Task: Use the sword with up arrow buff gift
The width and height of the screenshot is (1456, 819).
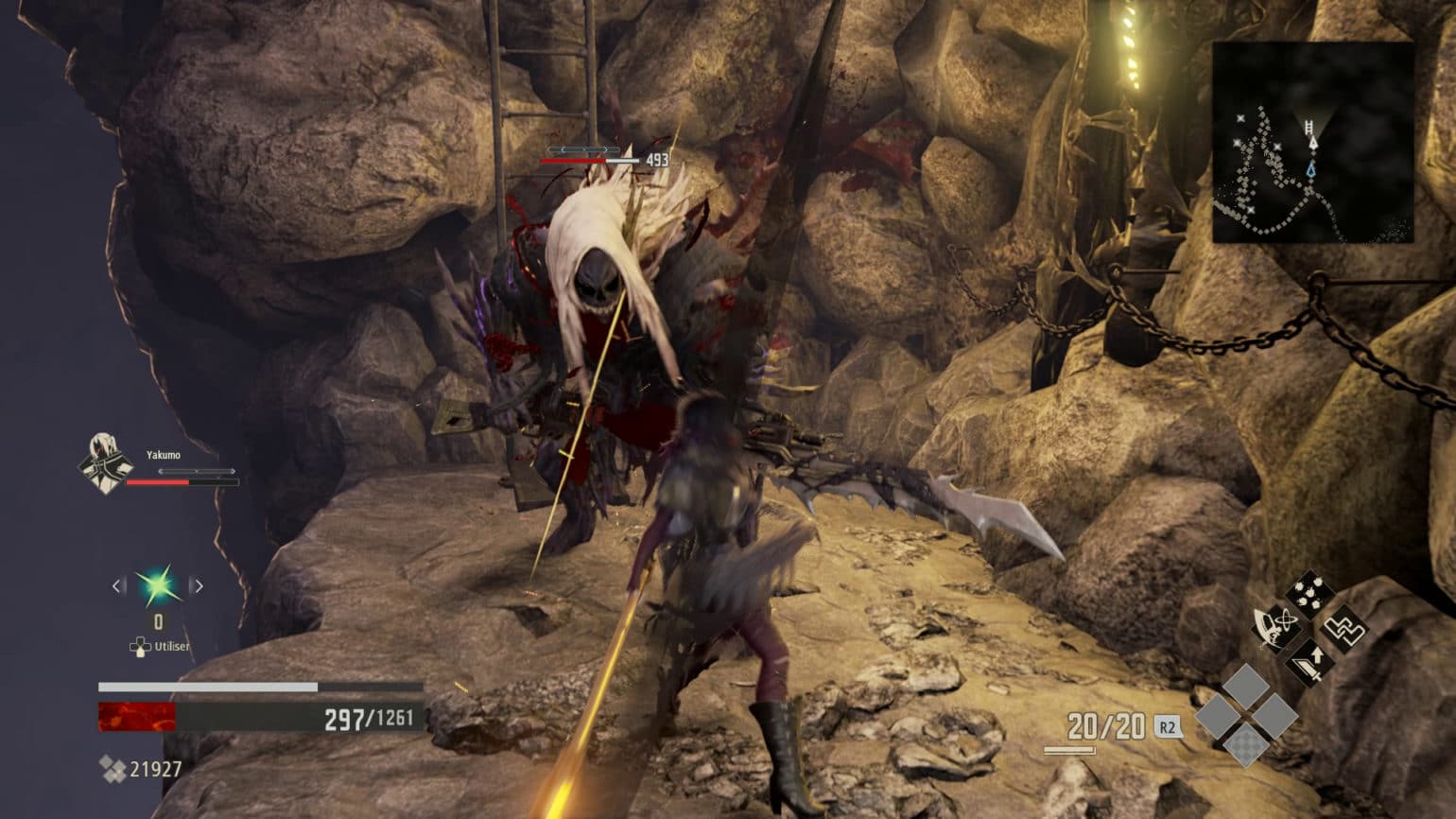Action: click(1309, 660)
